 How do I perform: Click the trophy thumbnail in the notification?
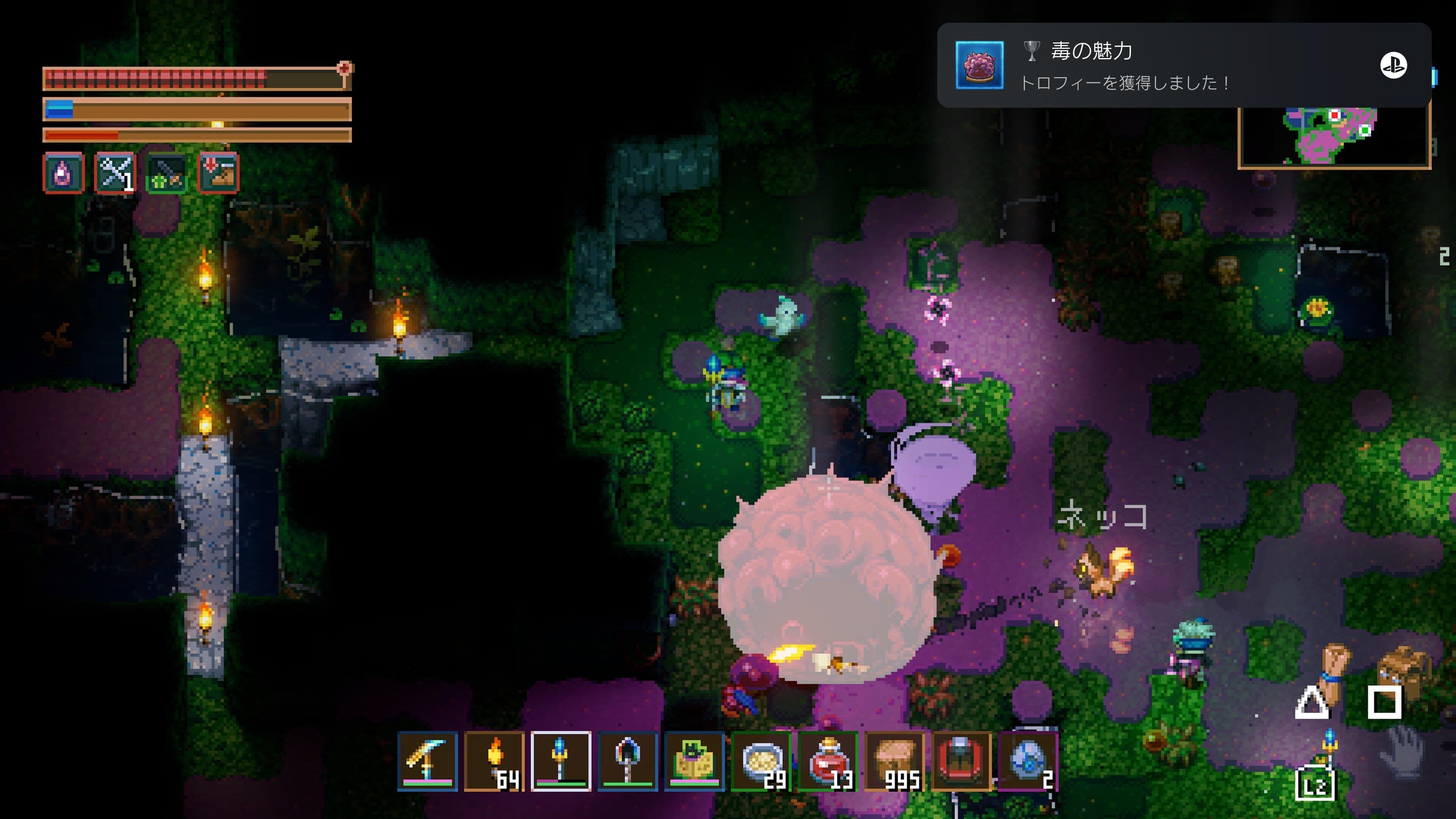tap(979, 66)
